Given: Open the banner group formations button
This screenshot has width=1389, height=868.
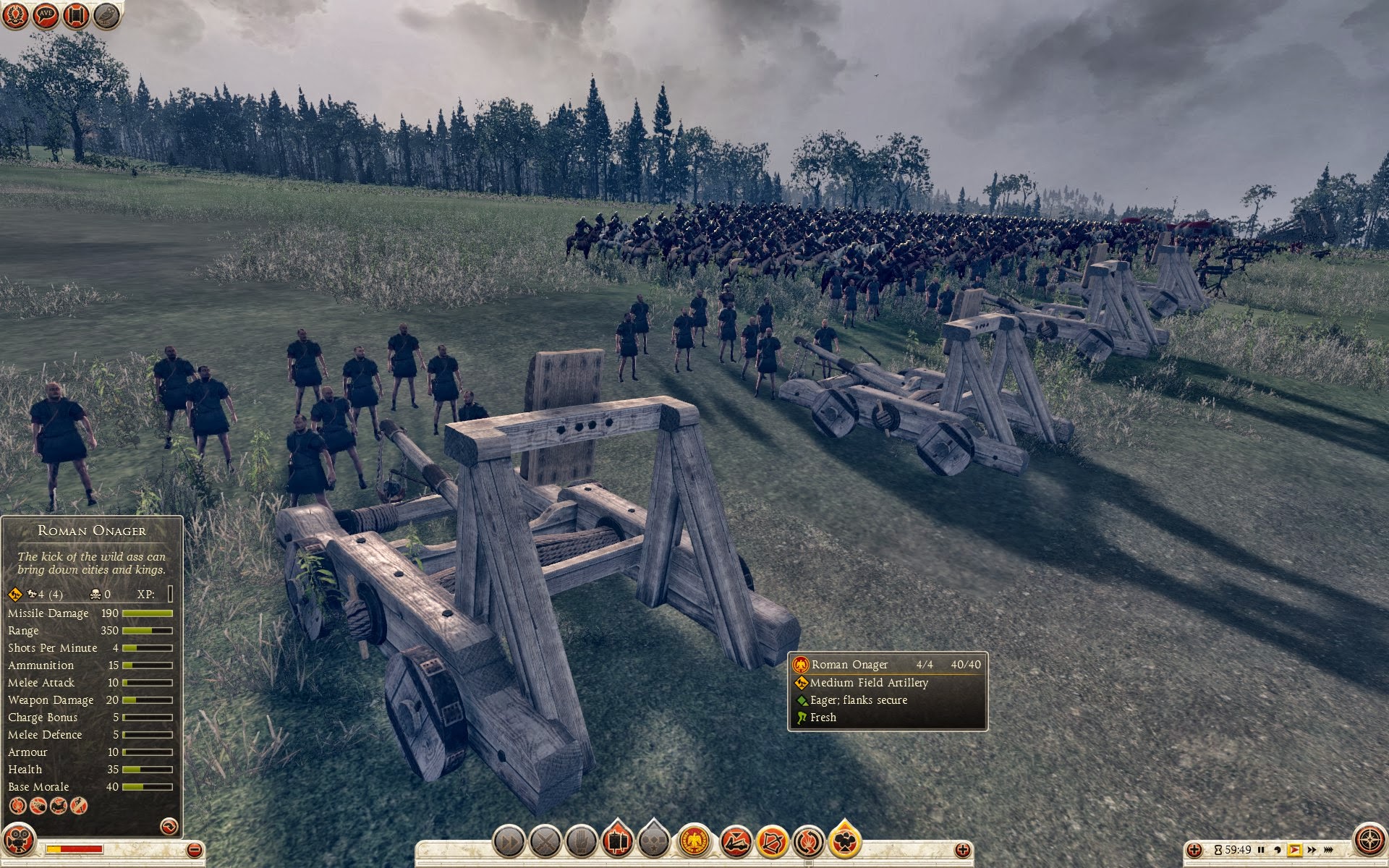Looking at the screenshot, I should pos(617,841).
